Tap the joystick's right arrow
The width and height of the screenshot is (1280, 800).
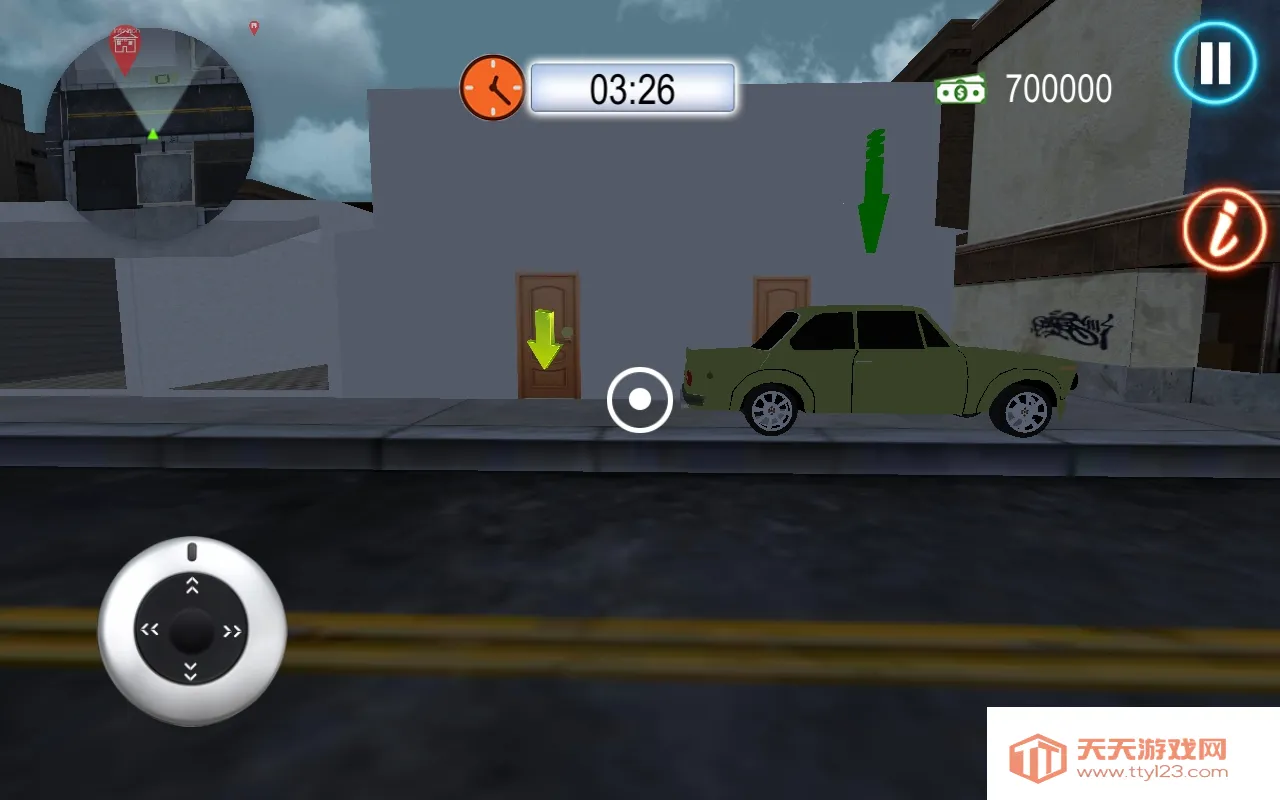233,631
